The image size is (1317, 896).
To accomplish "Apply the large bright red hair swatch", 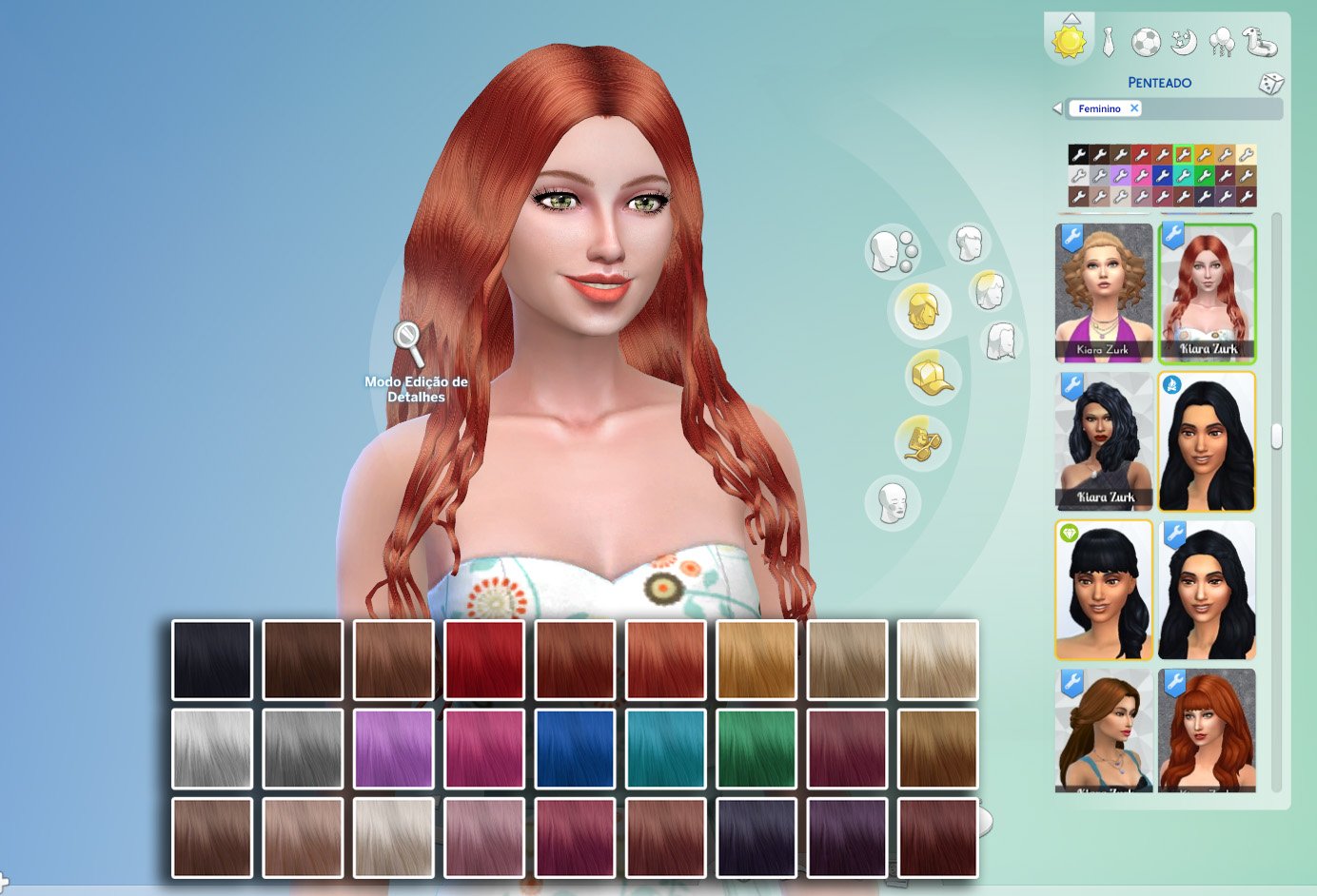I will click(484, 660).
